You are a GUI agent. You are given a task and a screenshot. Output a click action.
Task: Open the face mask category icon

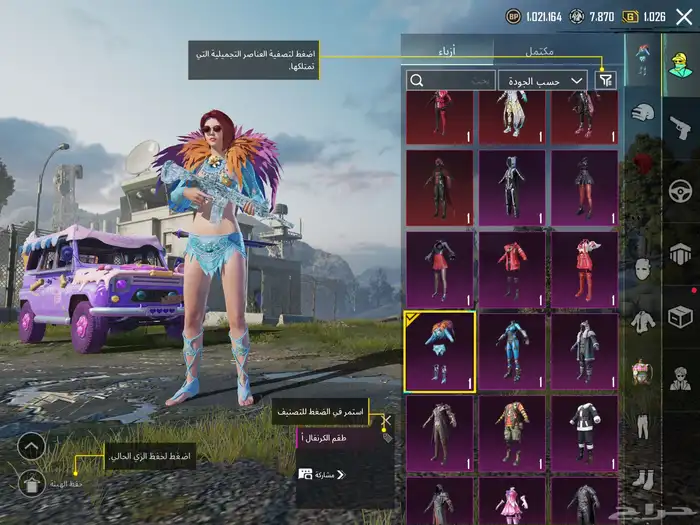point(643,269)
